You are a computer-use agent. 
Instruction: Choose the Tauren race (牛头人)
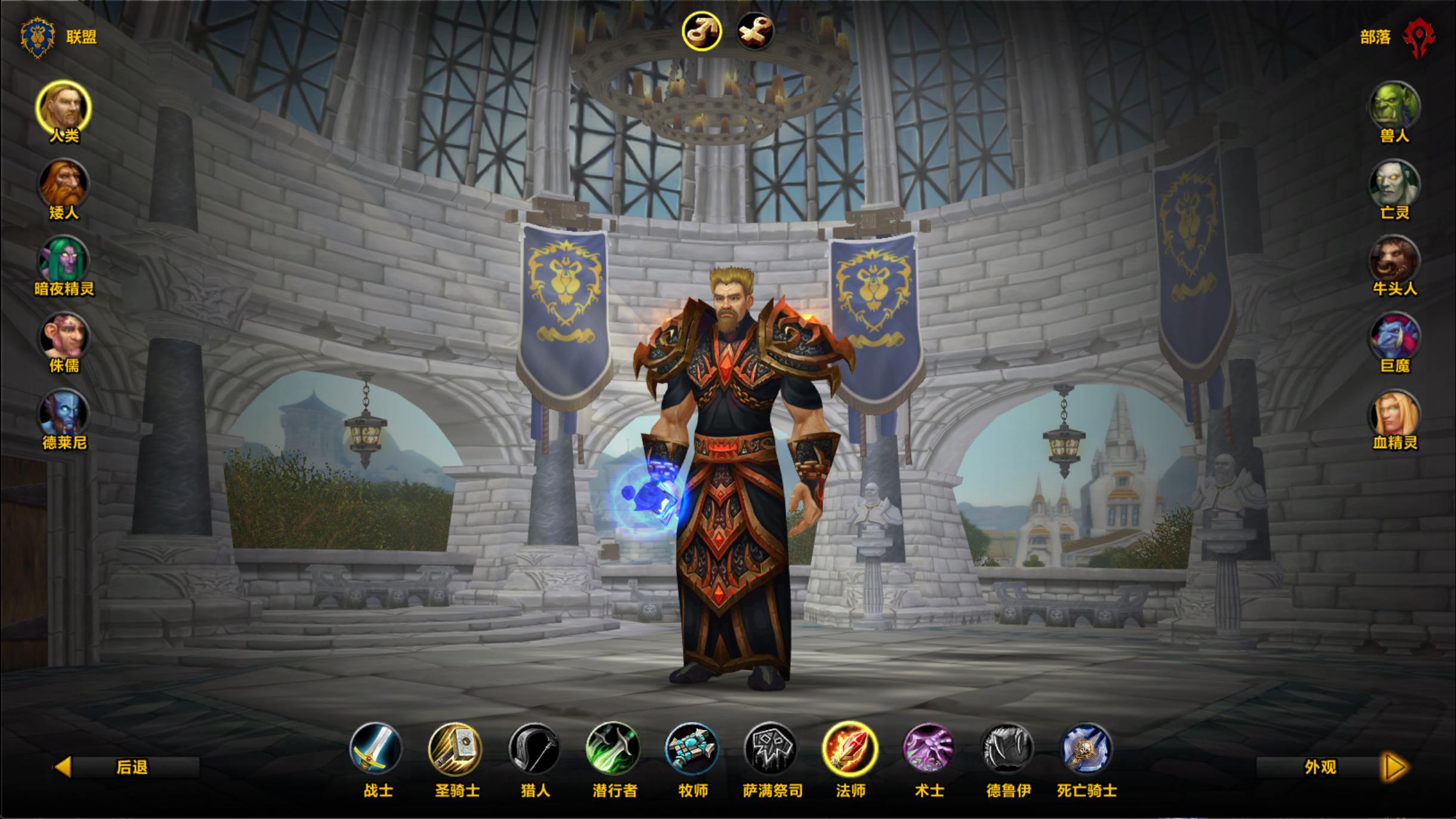tap(1394, 261)
